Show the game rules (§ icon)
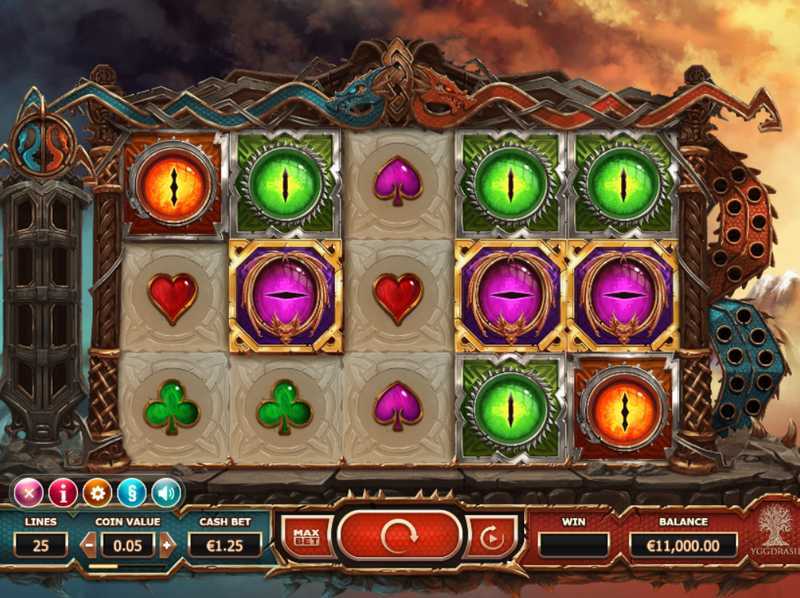 pyautogui.click(x=131, y=492)
